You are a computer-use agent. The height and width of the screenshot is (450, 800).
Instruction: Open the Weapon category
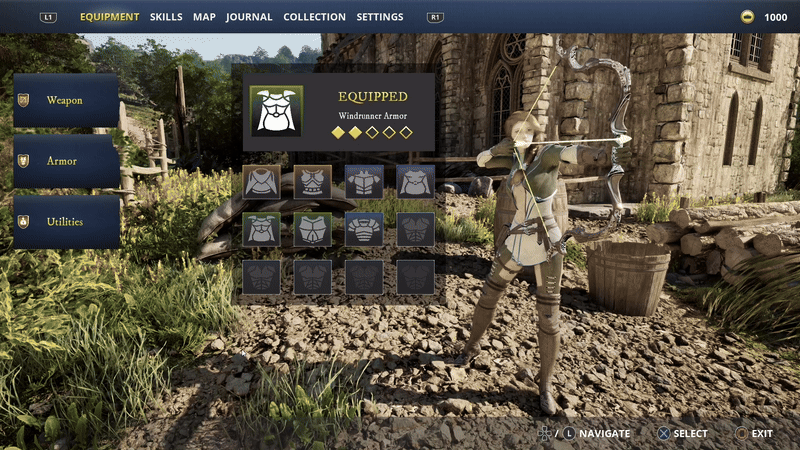pyautogui.click(x=66, y=101)
